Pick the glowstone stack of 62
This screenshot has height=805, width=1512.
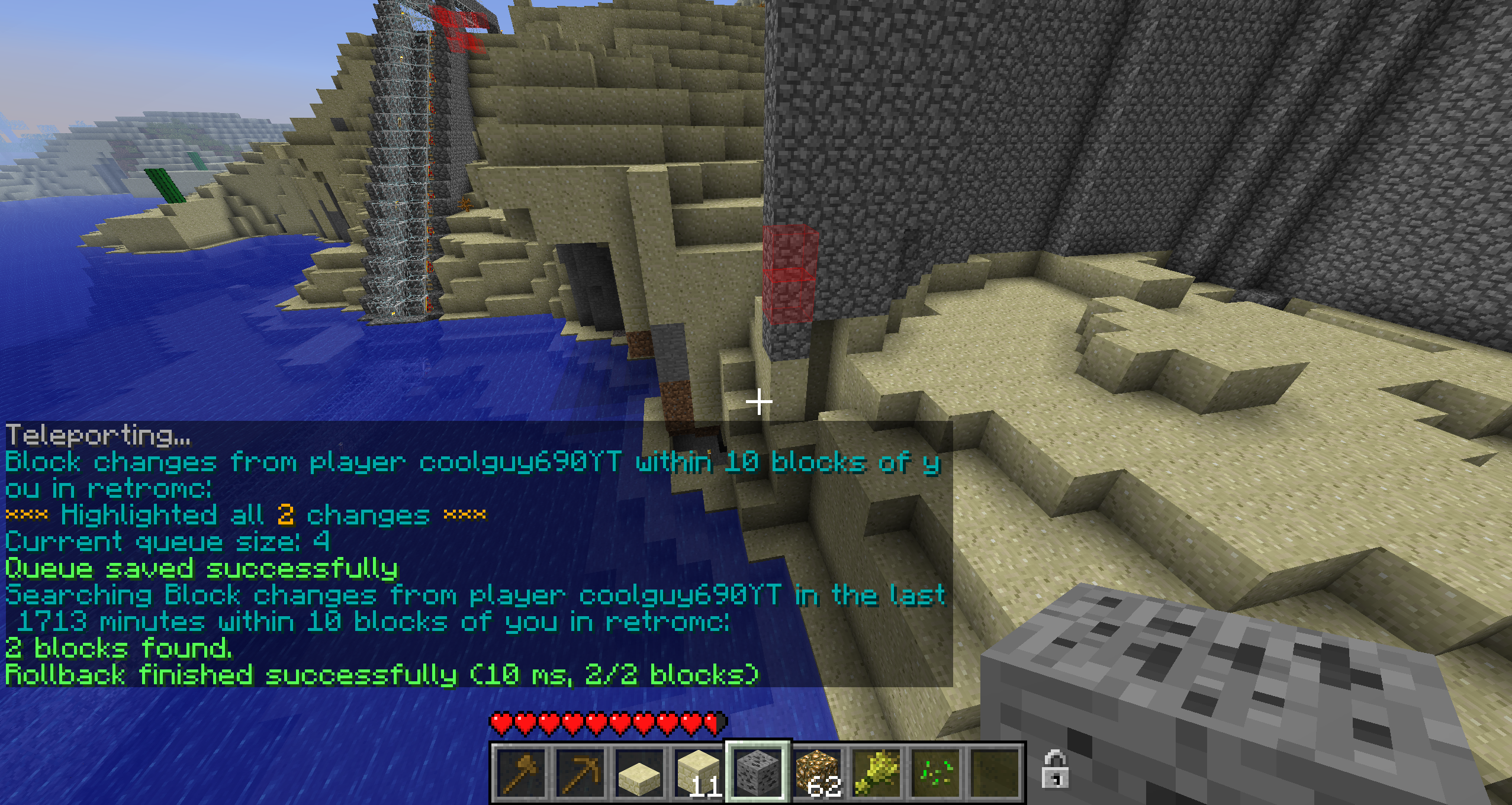tap(817, 772)
